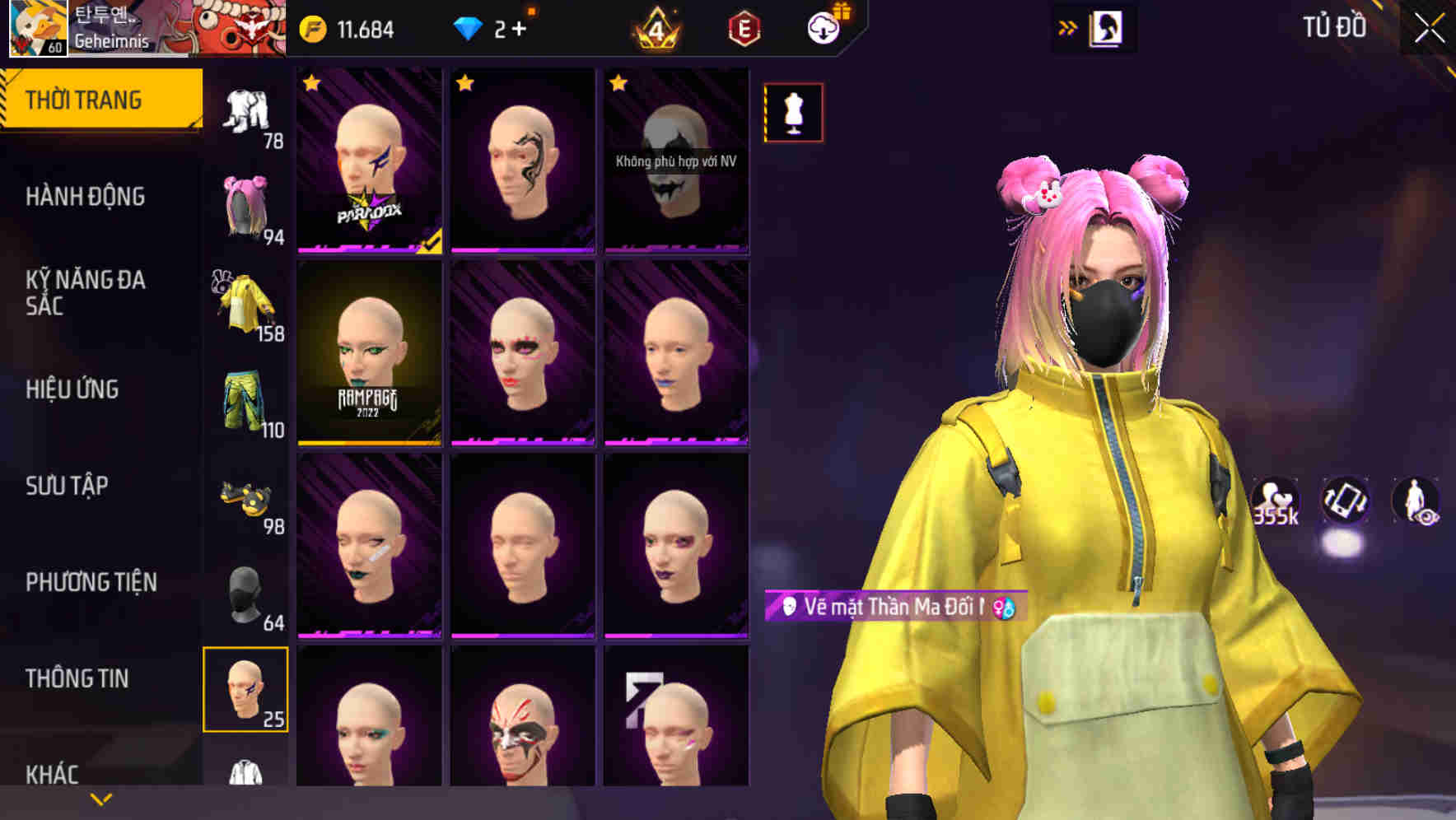Open the mask category showing 64 items
1456x820 pixels.
[x=246, y=594]
